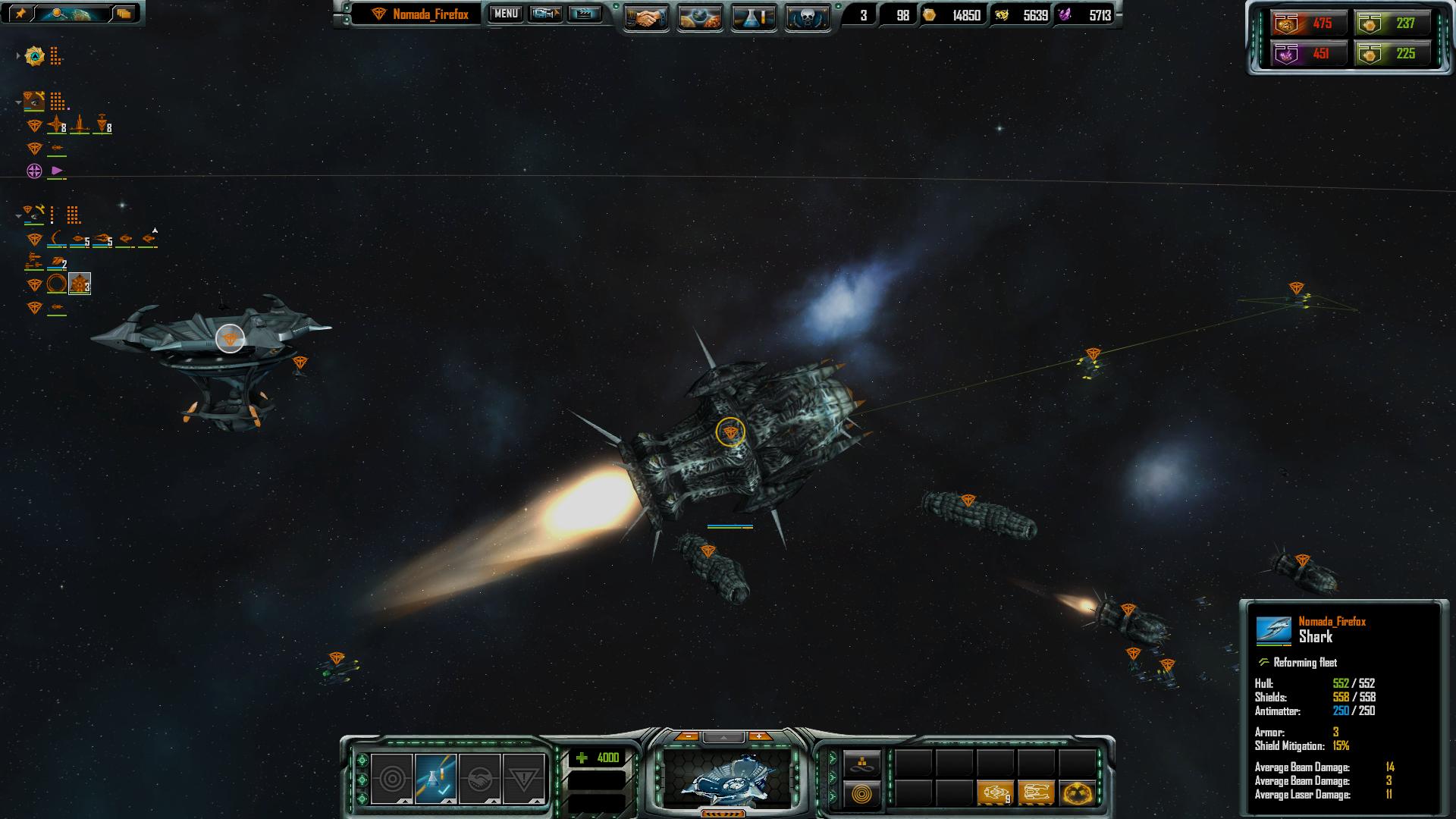Select the orange ship build icon showing 9
The height and width of the screenshot is (819, 1456).
[x=995, y=793]
